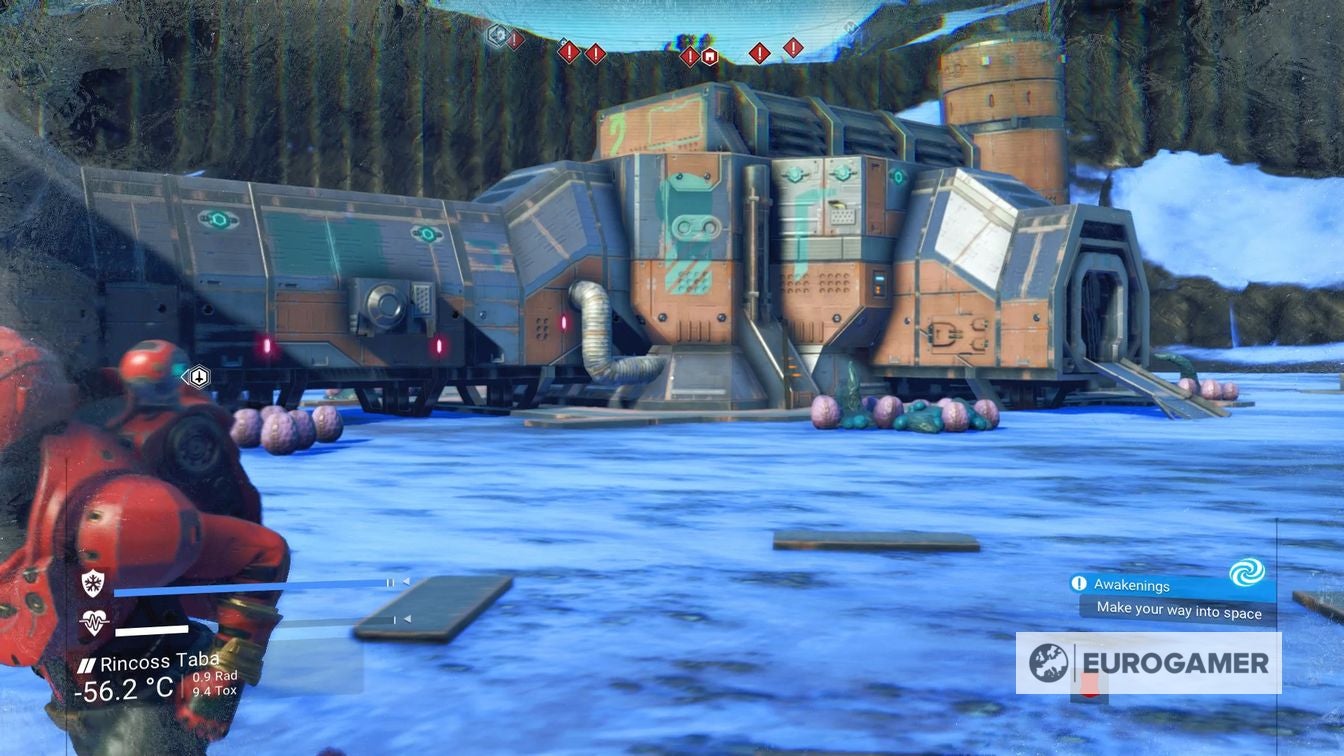Screen dimensions: 1344x756
Task: Toggle the rightmost danger diamond marker
Action: click(791, 46)
